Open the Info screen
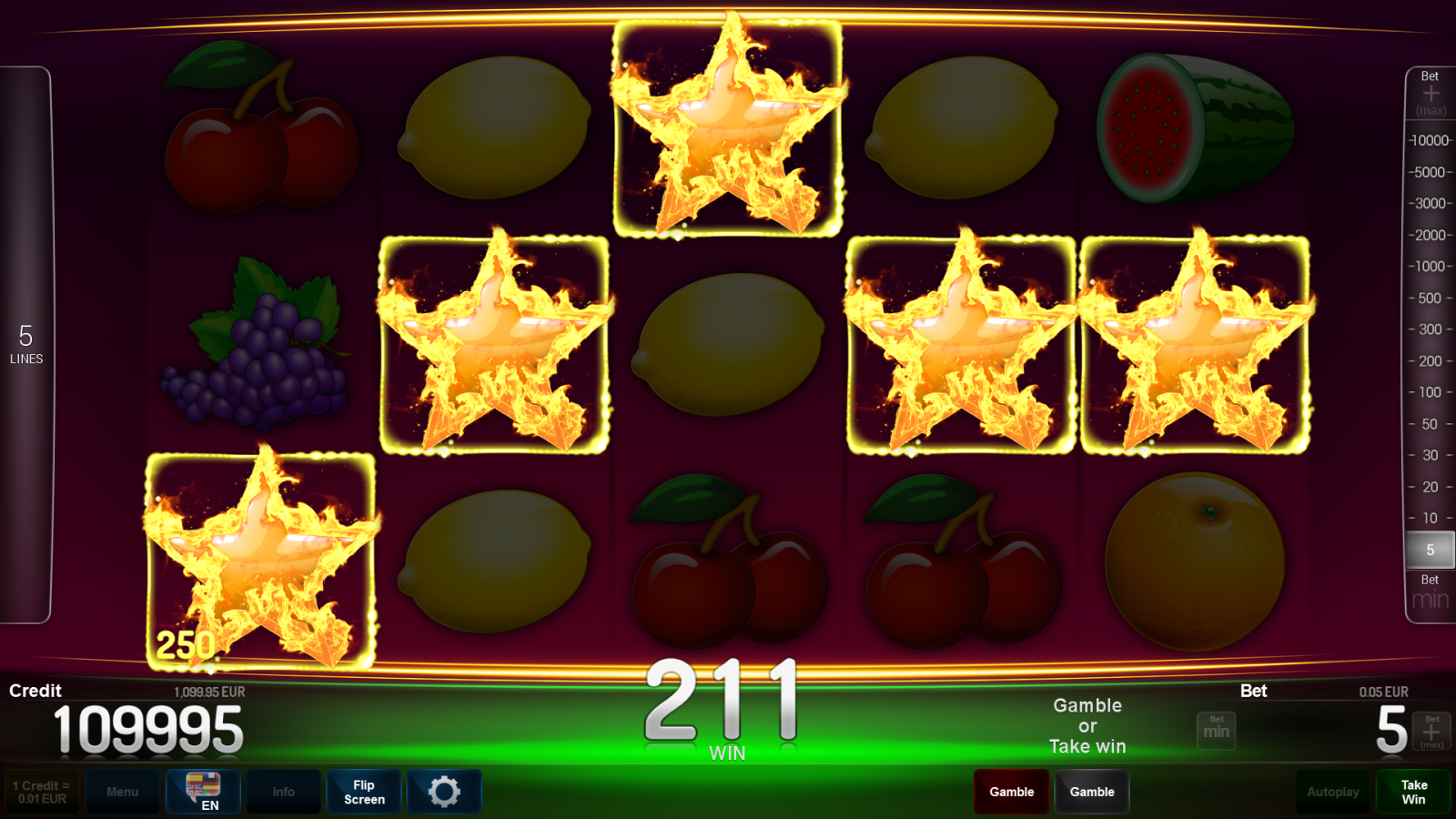Image resolution: width=1456 pixels, height=819 pixels. (283, 792)
